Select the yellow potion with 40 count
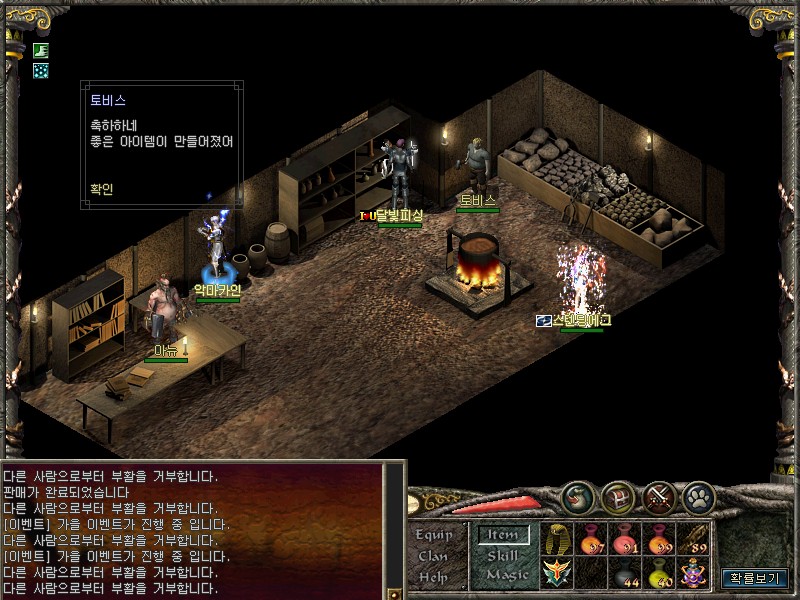Screen dimensions: 800x600 coord(660,573)
